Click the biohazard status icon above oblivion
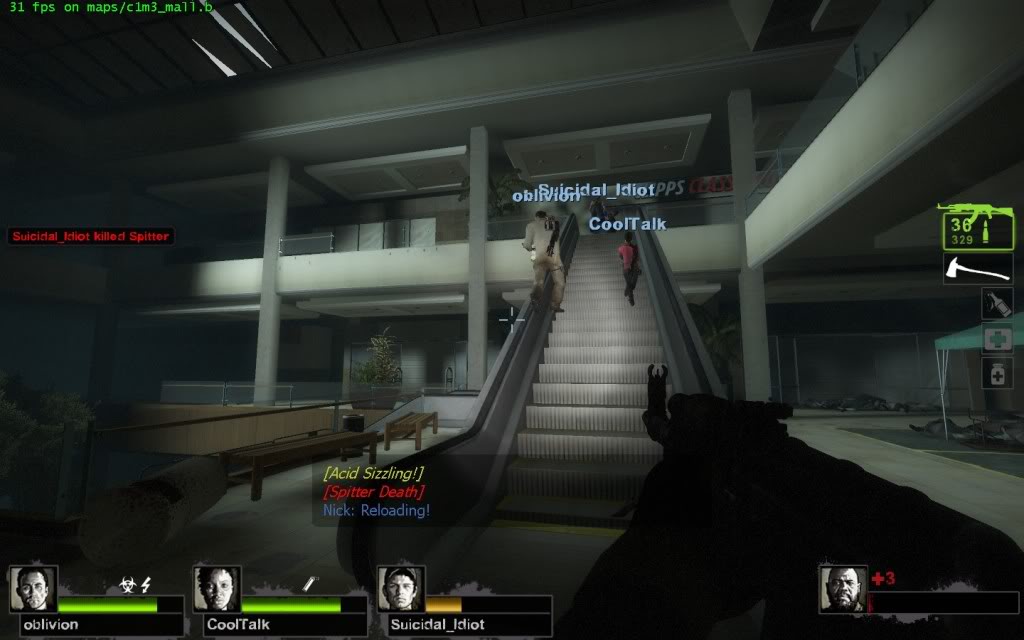 point(128,585)
